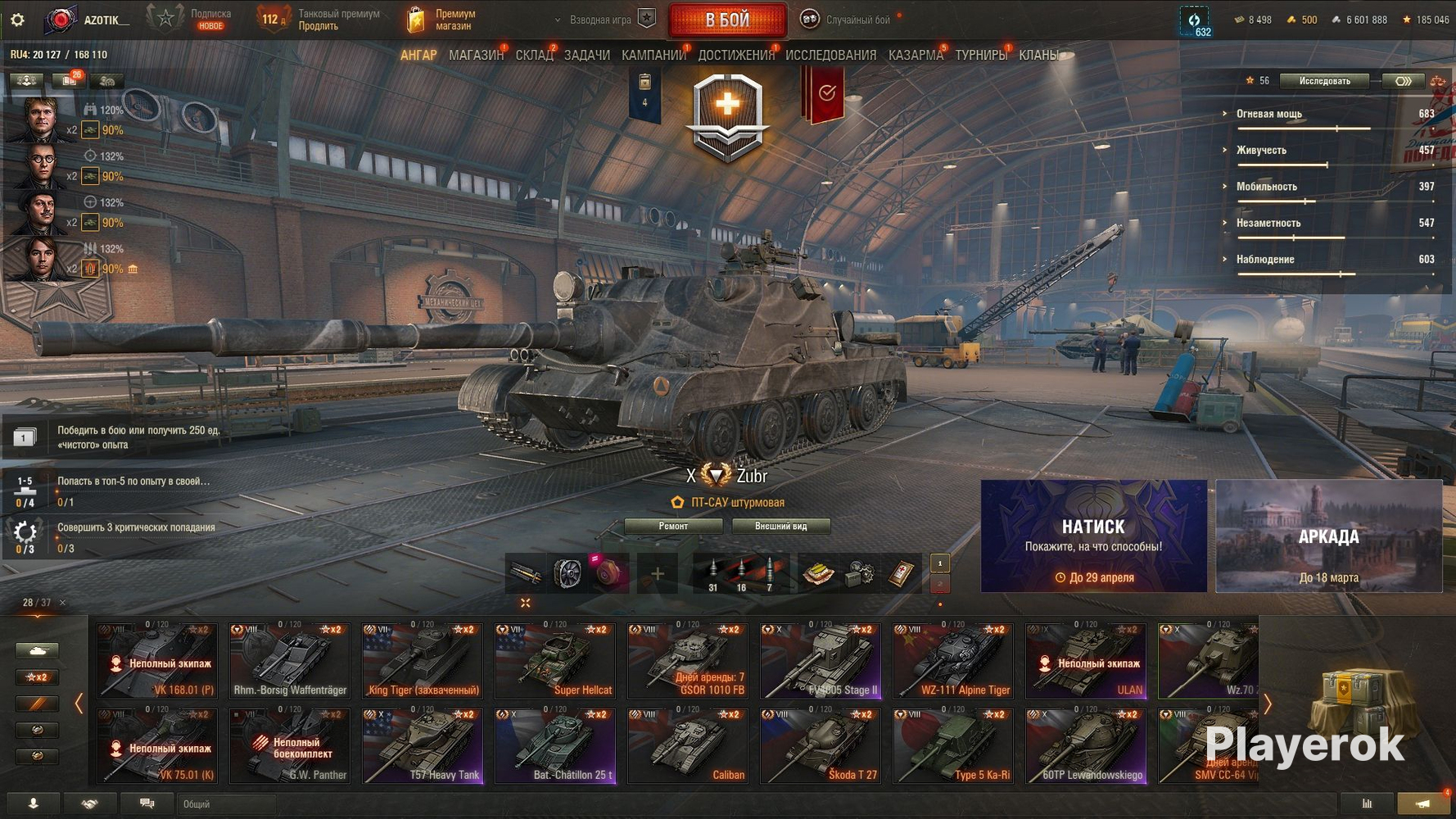
Task: Open the settings gear menu
Action: click(17, 20)
